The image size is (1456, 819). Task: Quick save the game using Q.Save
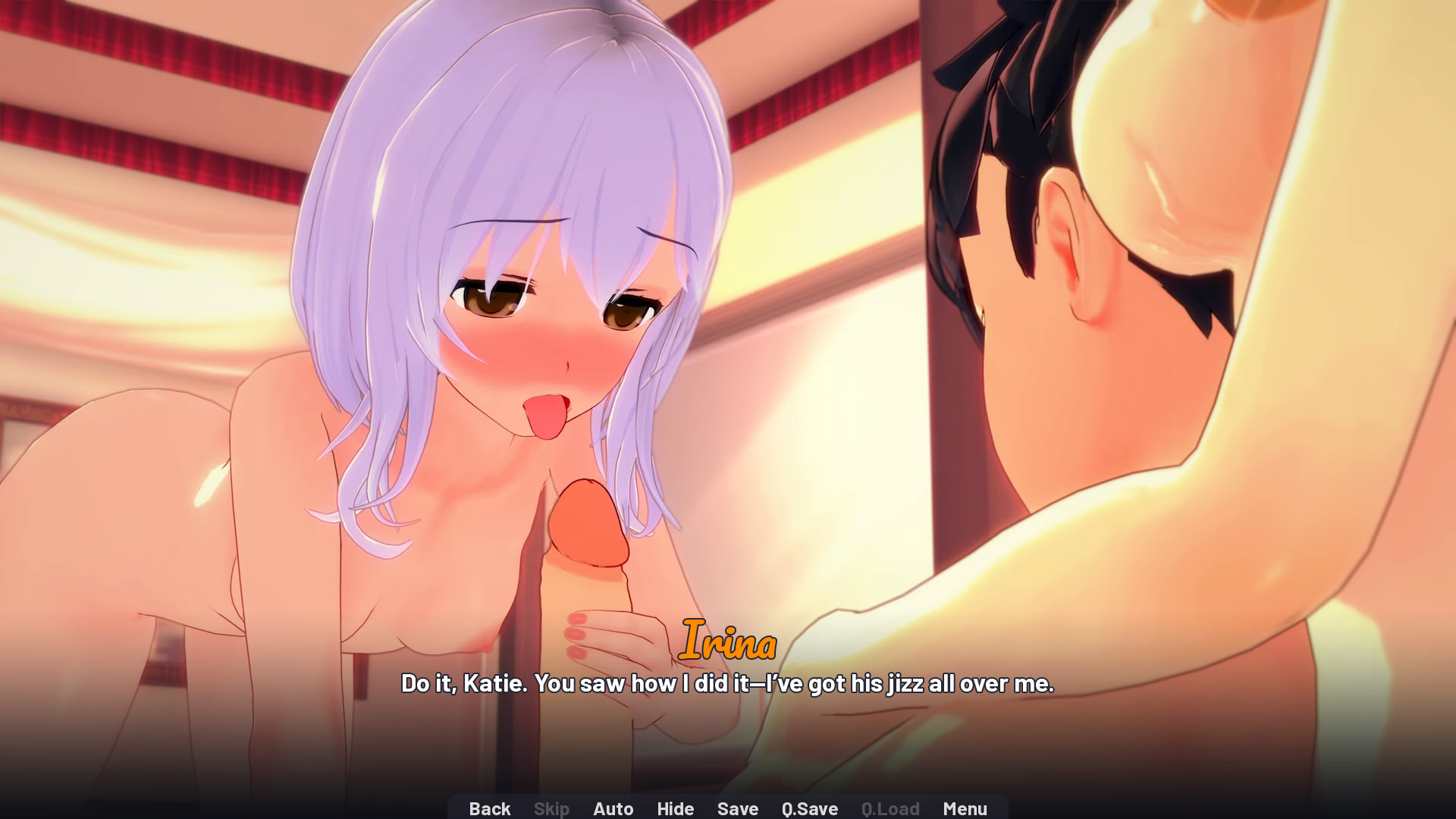(808, 808)
